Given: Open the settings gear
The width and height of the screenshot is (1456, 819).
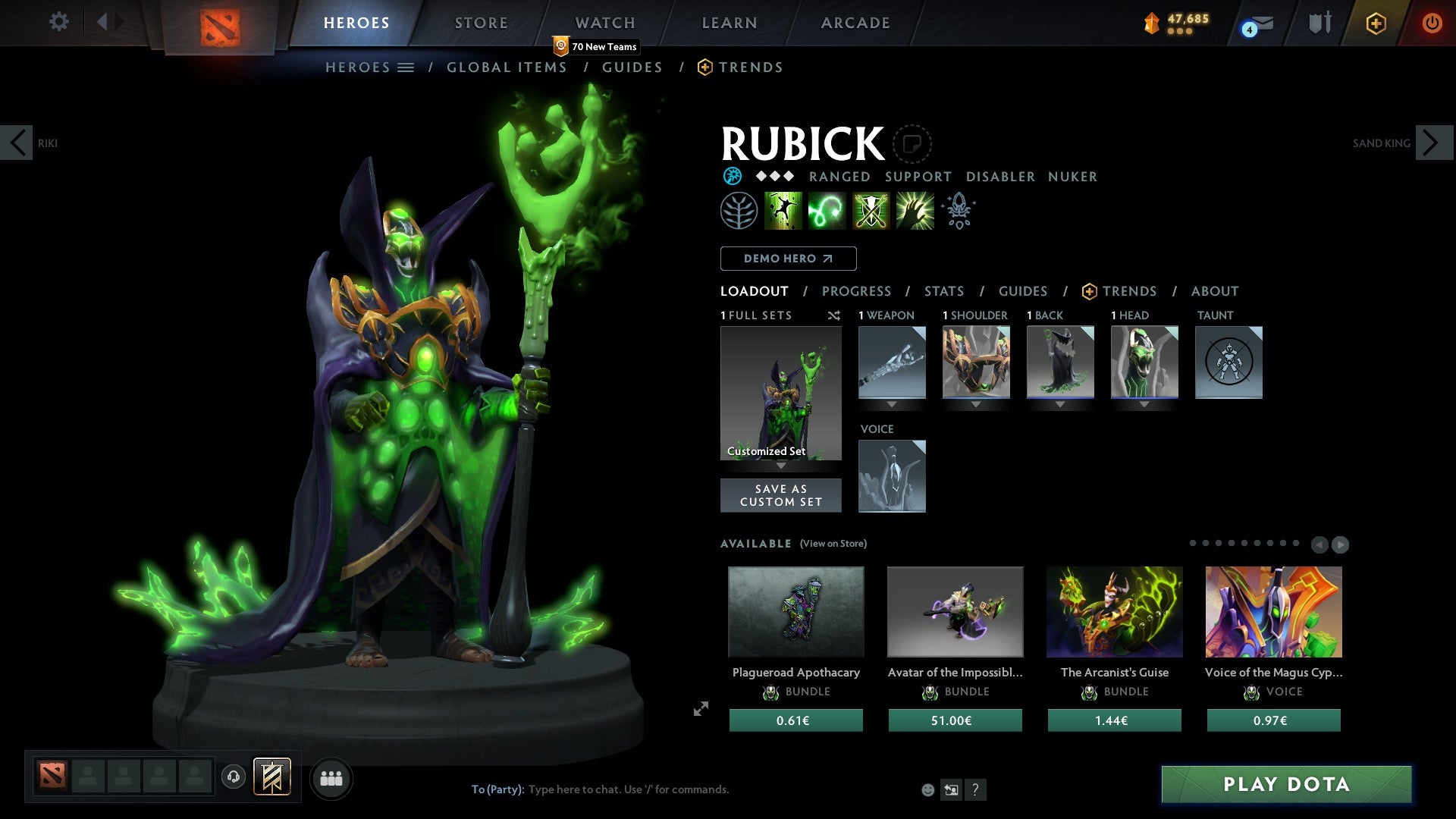Looking at the screenshot, I should [x=58, y=22].
